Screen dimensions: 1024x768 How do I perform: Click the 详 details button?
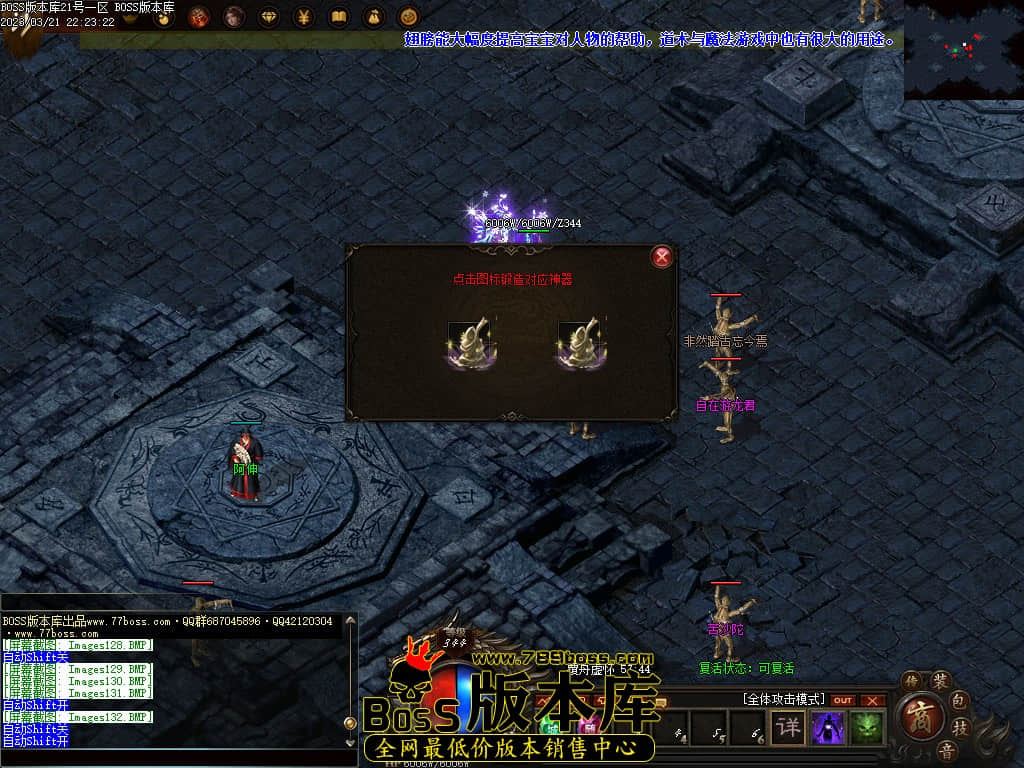(789, 727)
